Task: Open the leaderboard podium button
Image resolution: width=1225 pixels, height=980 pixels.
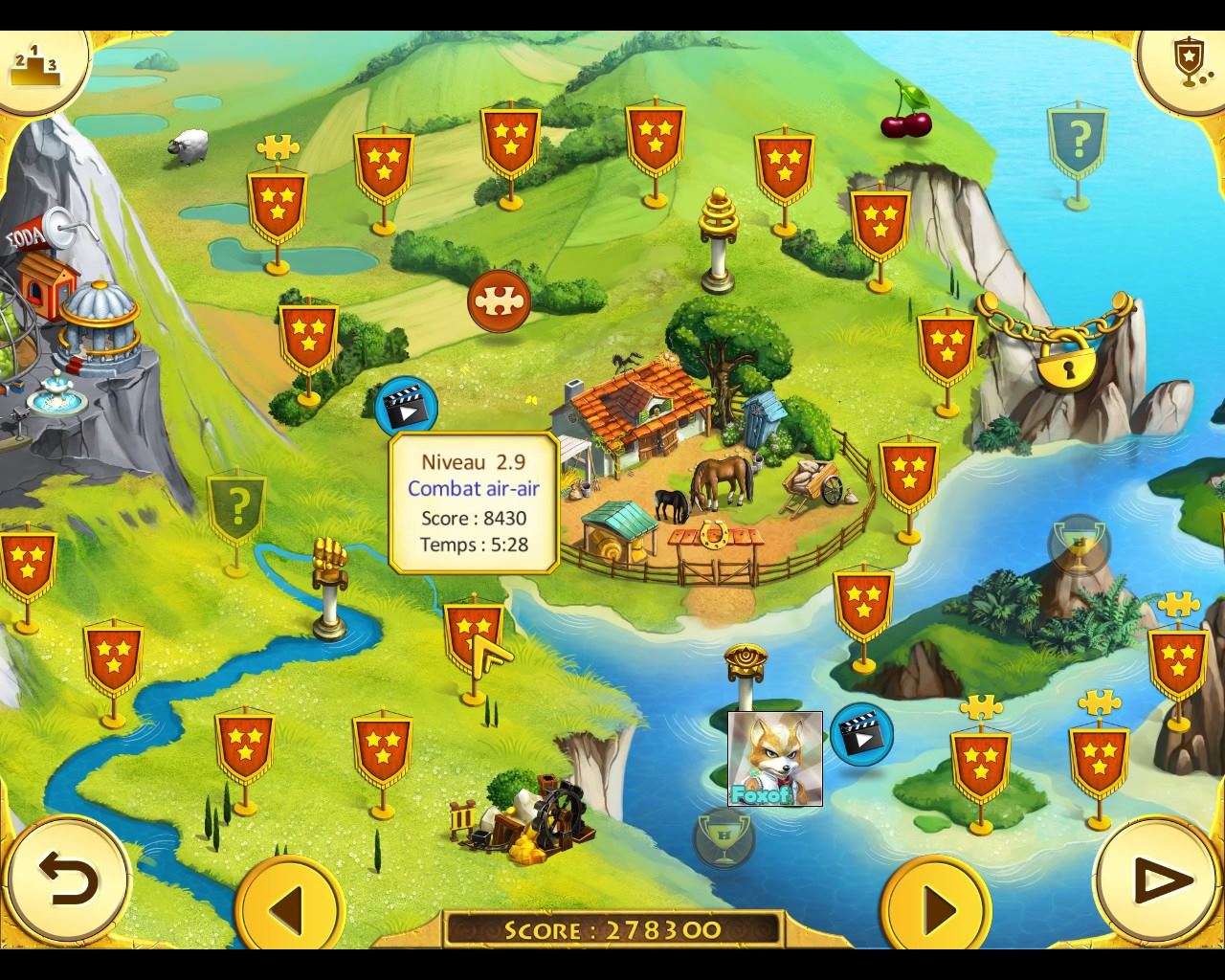Action: 34,63
